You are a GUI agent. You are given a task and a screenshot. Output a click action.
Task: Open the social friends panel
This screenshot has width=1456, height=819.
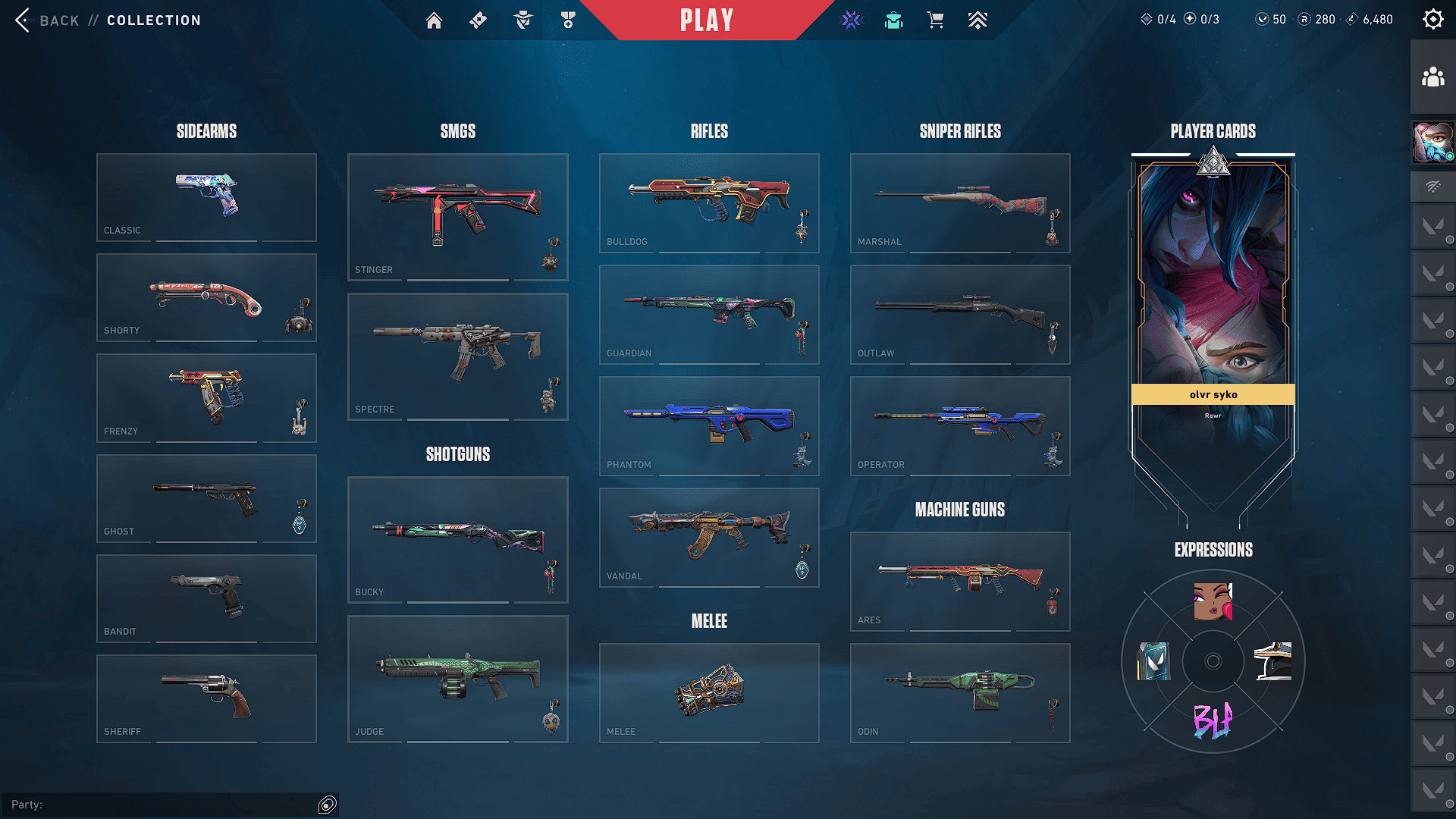(1432, 77)
